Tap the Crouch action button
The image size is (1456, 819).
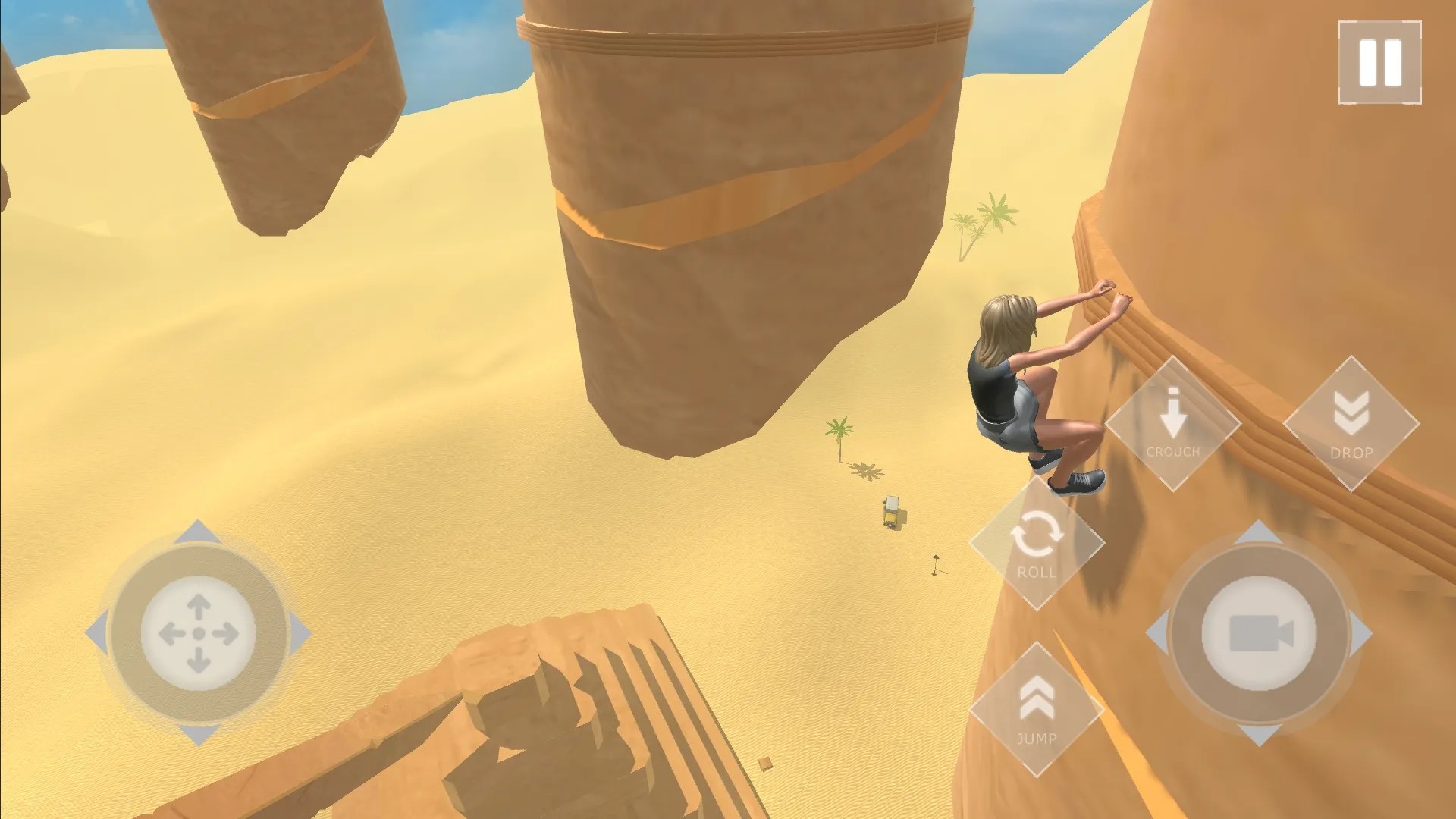click(x=1172, y=424)
